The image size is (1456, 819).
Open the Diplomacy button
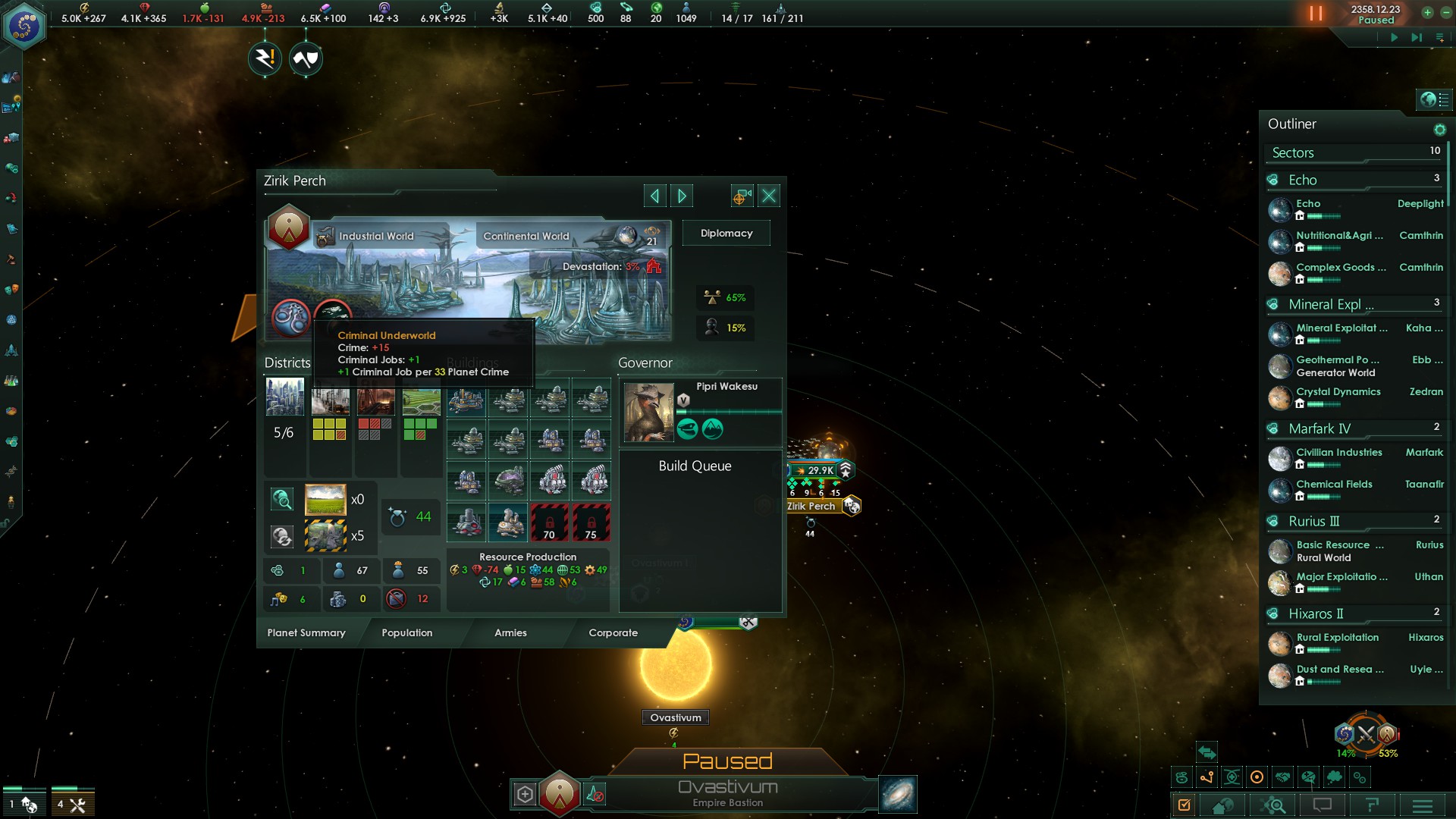(726, 234)
